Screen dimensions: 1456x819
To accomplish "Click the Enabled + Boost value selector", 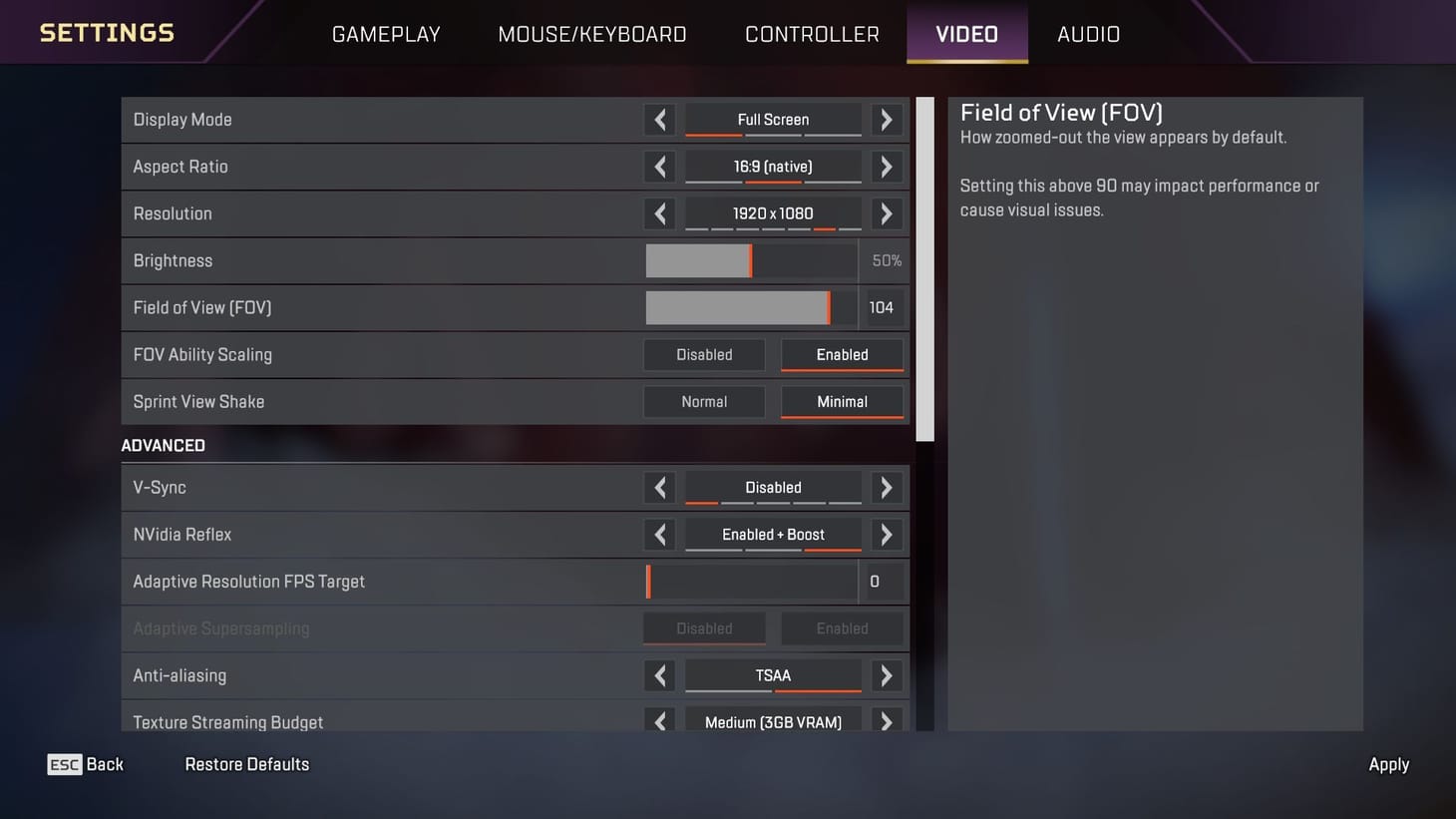I will (x=773, y=534).
